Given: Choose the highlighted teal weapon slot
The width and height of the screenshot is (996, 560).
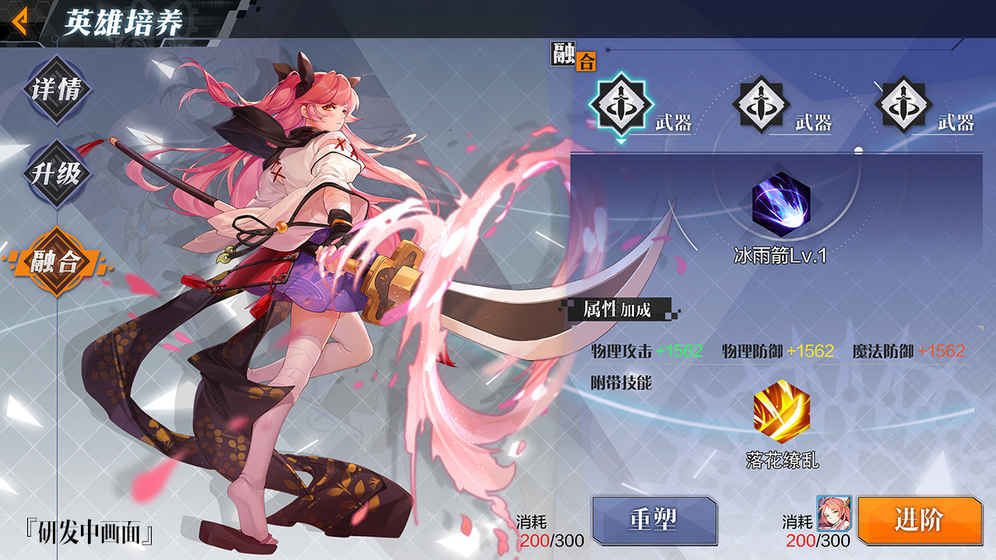Looking at the screenshot, I should click(x=621, y=103).
